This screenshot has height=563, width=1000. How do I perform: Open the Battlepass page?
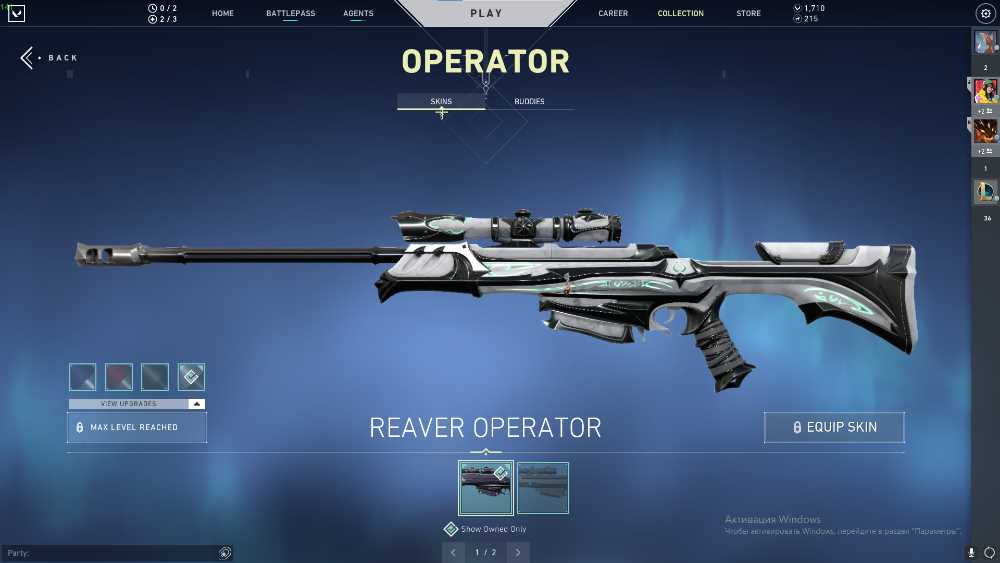coord(289,14)
